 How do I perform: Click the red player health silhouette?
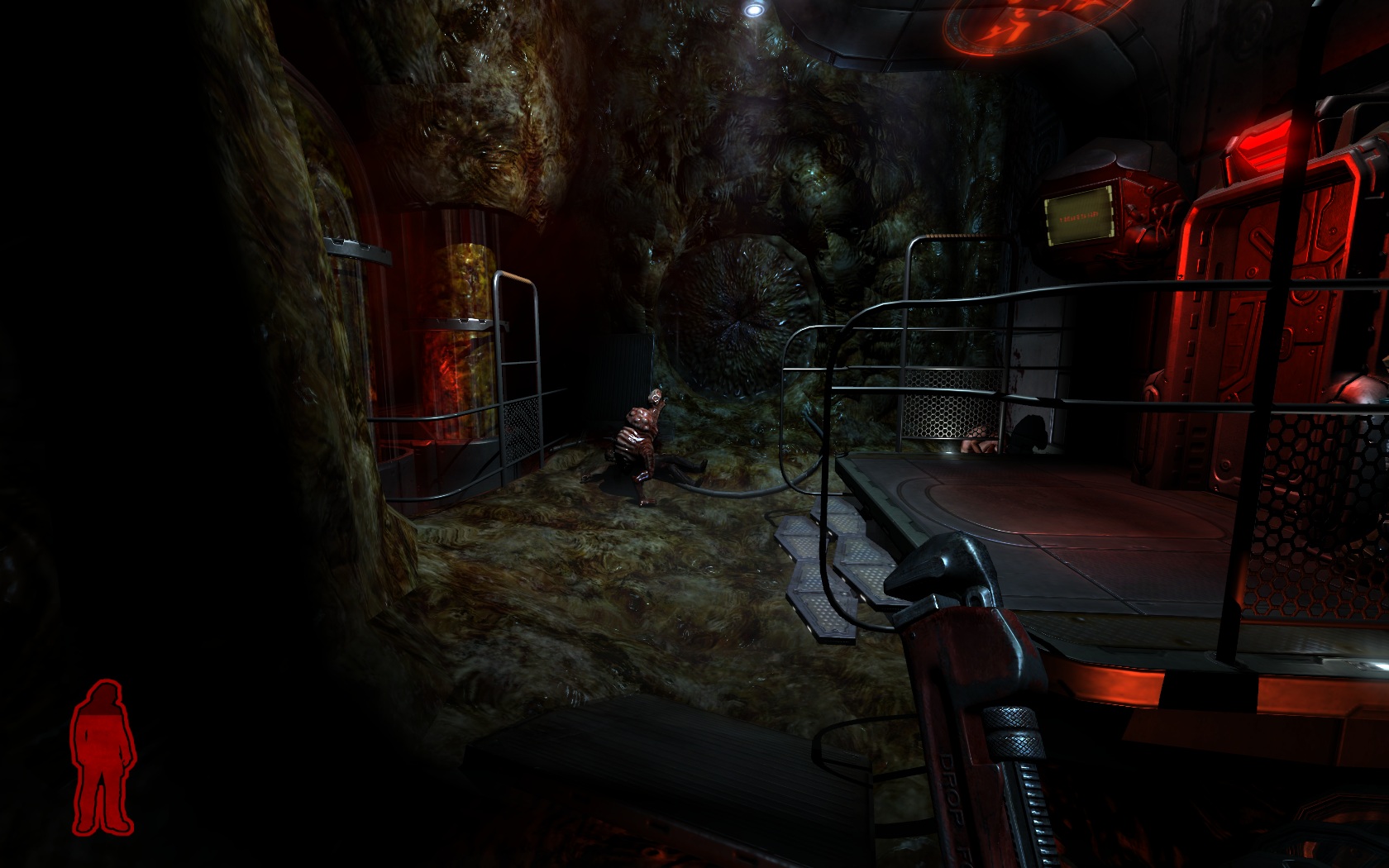(103, 756)
